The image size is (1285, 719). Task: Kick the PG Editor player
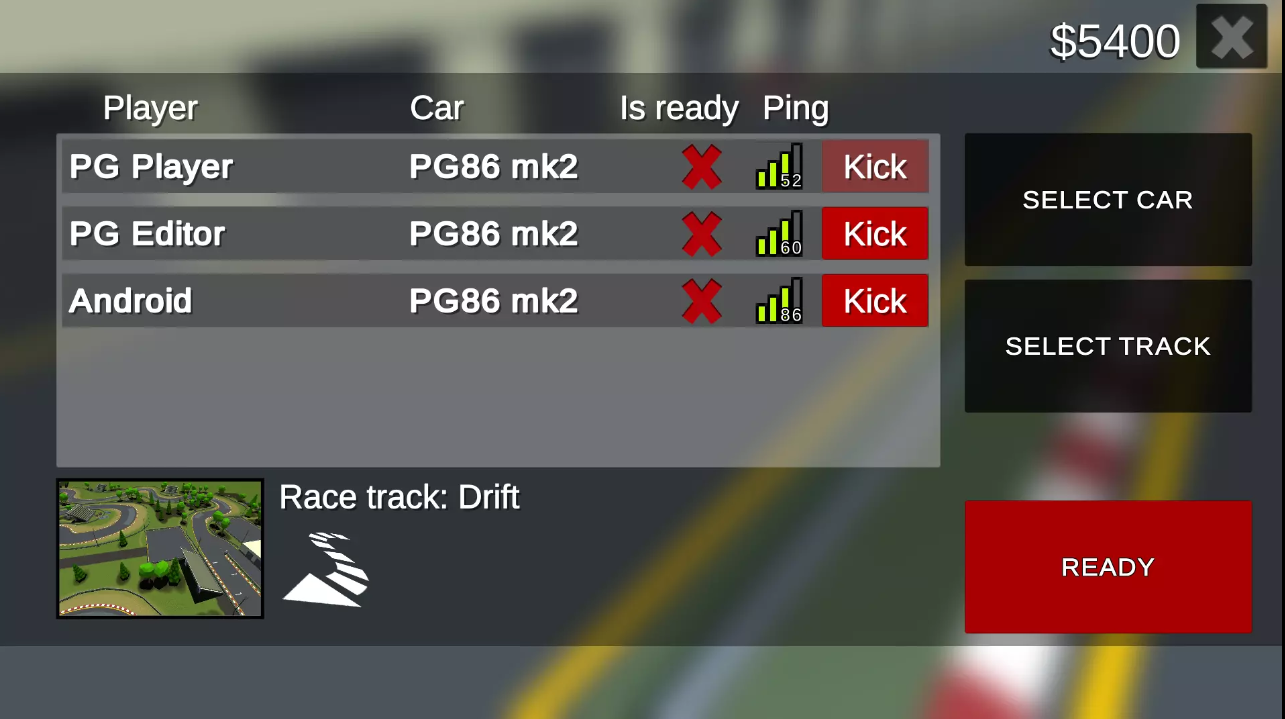click(875, 234)
